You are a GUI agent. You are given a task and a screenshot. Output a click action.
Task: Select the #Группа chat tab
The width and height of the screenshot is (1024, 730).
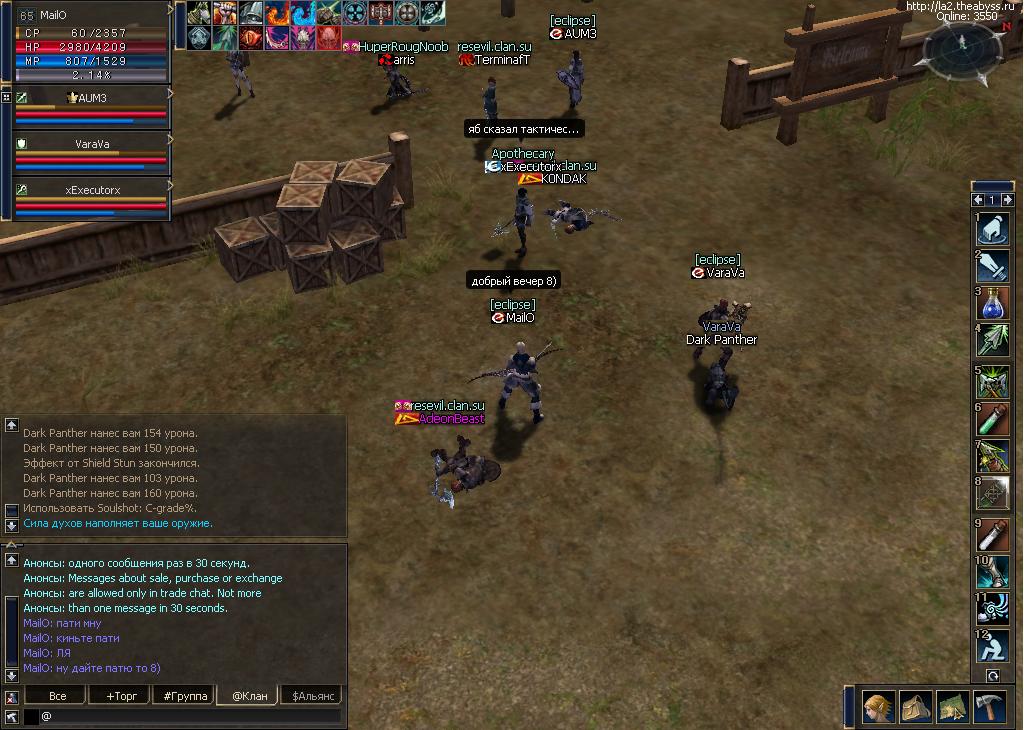(183, 695)
